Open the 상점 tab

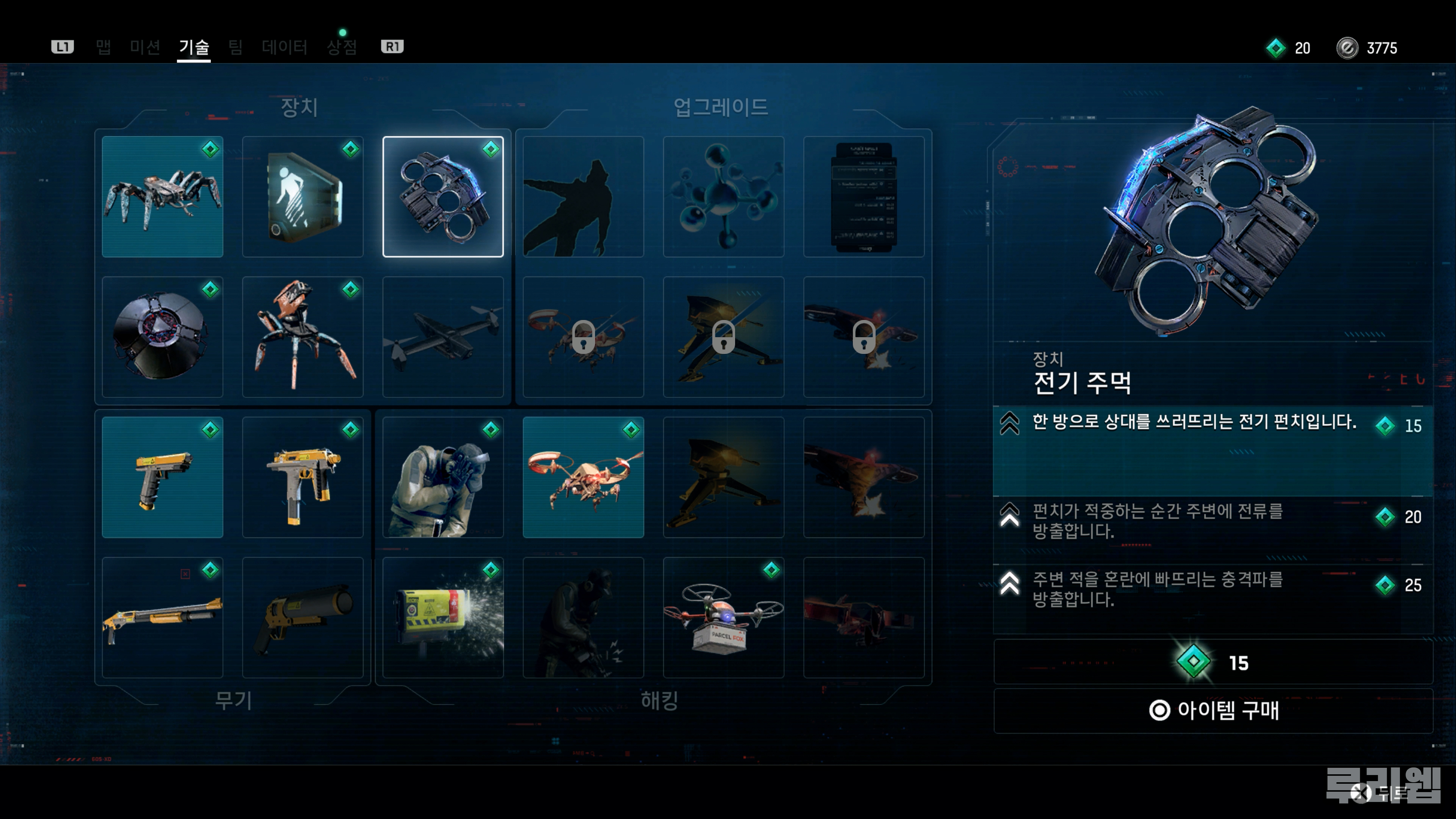tap(342, 47)
